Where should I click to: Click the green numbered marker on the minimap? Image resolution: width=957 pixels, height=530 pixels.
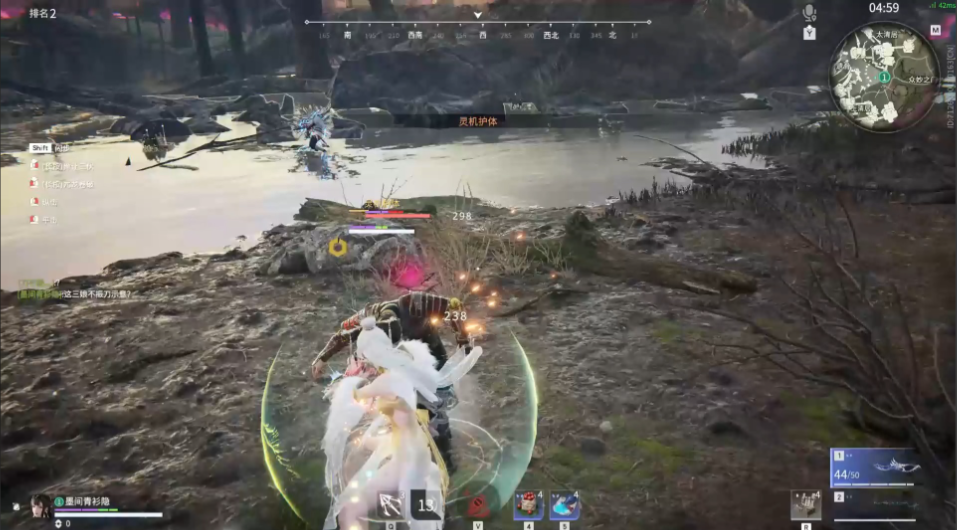pos(884,76)
